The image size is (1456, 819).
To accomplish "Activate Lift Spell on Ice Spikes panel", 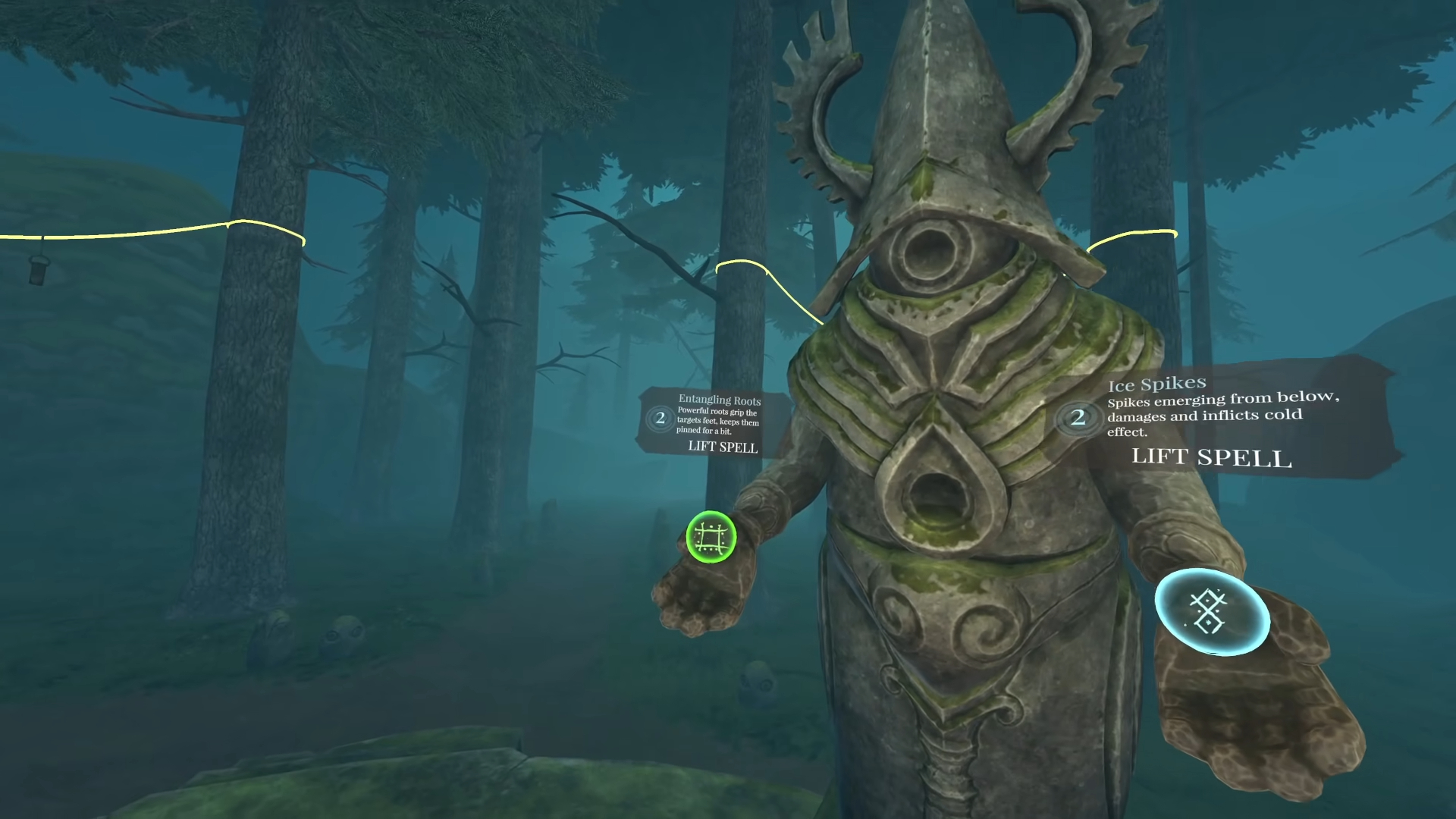I will click(1211, 457).
